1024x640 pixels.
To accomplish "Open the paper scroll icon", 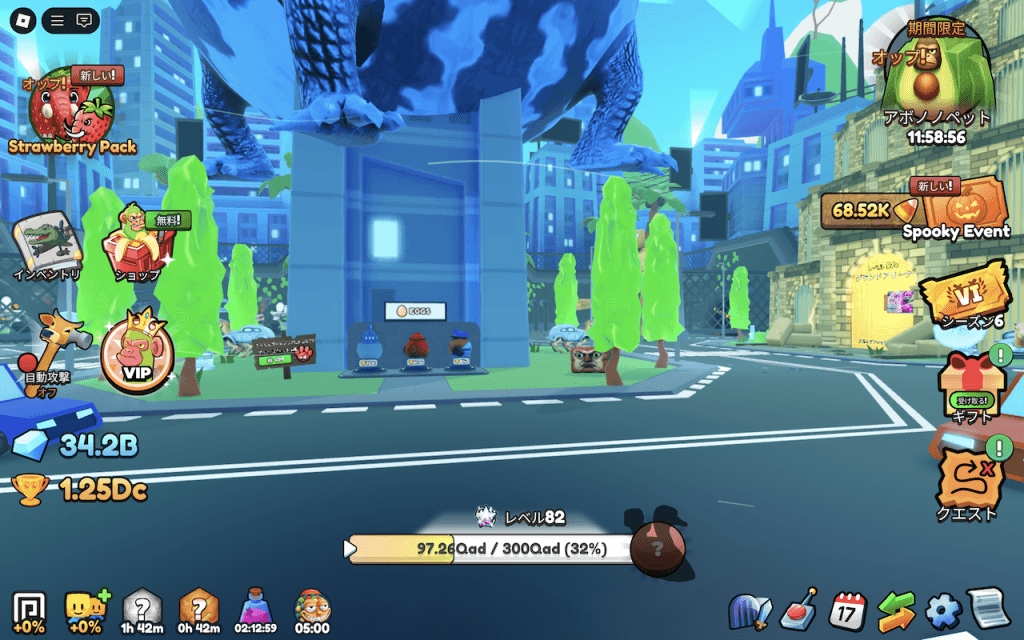I will coord(985,609).
